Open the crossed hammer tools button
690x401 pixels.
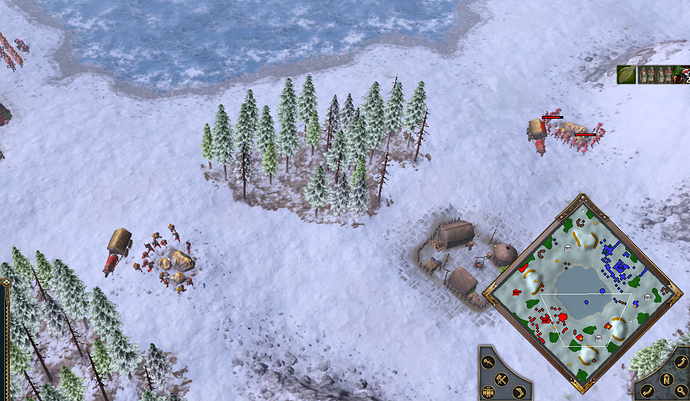[x=501, y=379]
